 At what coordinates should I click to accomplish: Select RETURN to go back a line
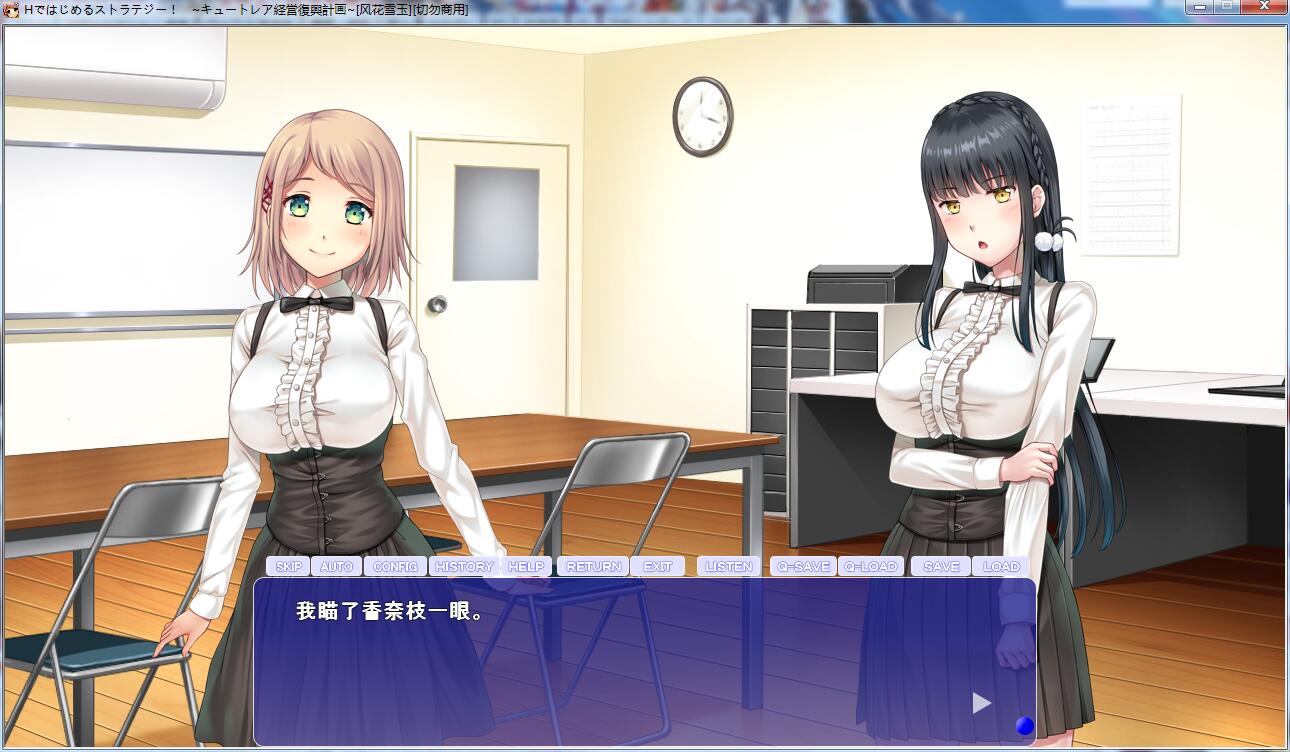592,566
